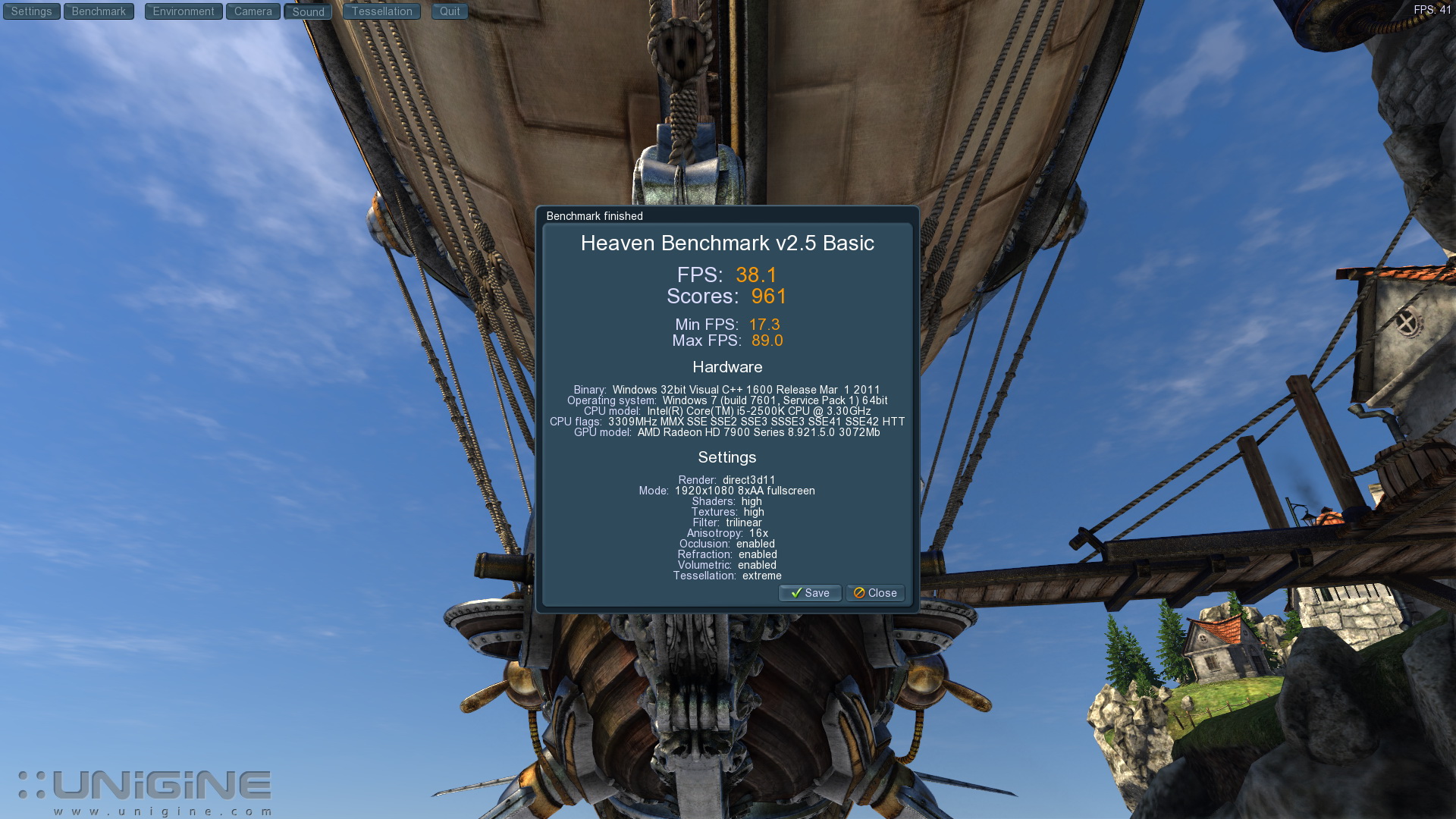1456x819 pixels.
Task: Quit the Heaven Benchmark
Action: pyautogui.click(x=450, y=11)
